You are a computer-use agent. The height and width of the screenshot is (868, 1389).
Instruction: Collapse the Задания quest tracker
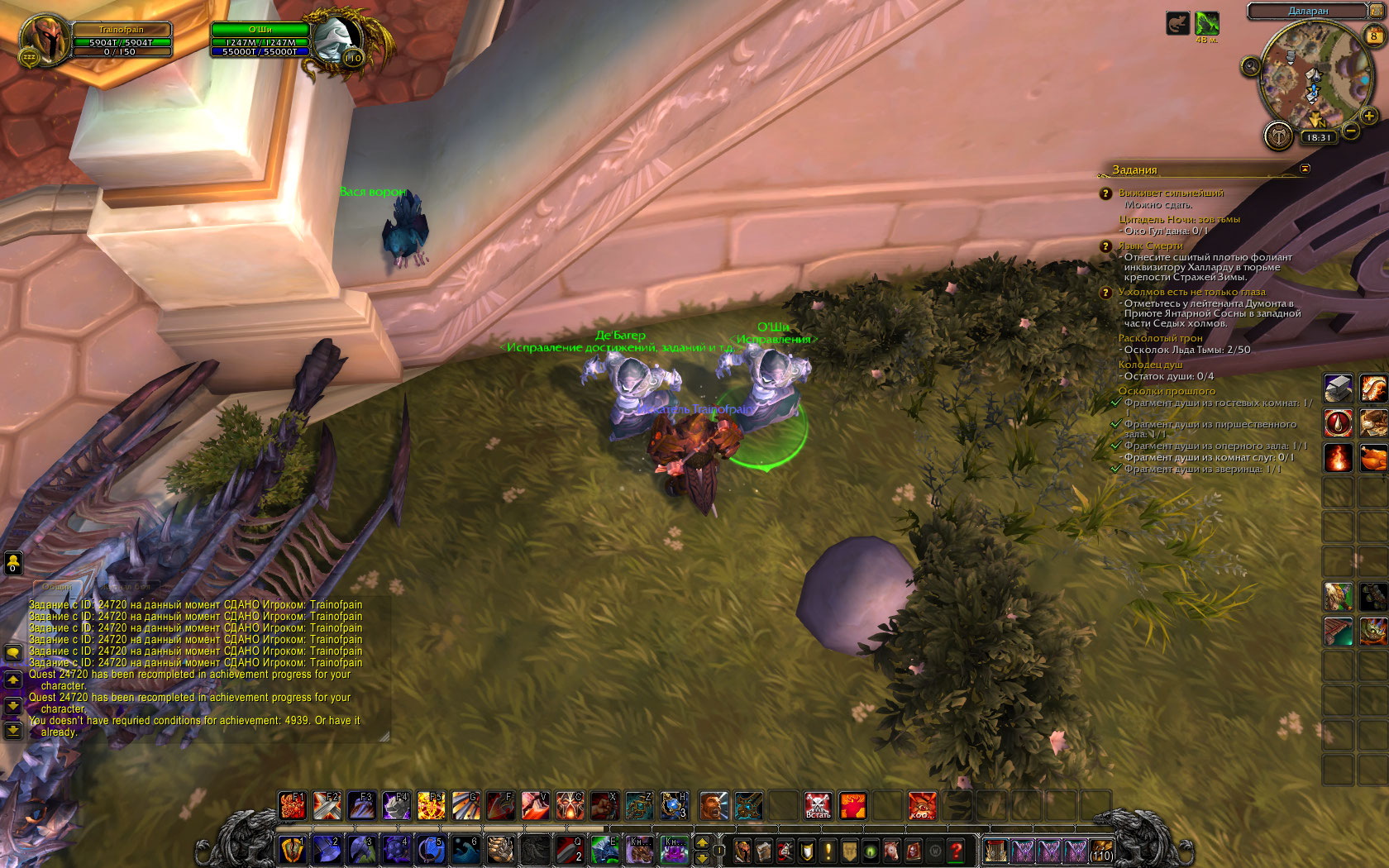pyautogui.click(x=1305, y=169)
